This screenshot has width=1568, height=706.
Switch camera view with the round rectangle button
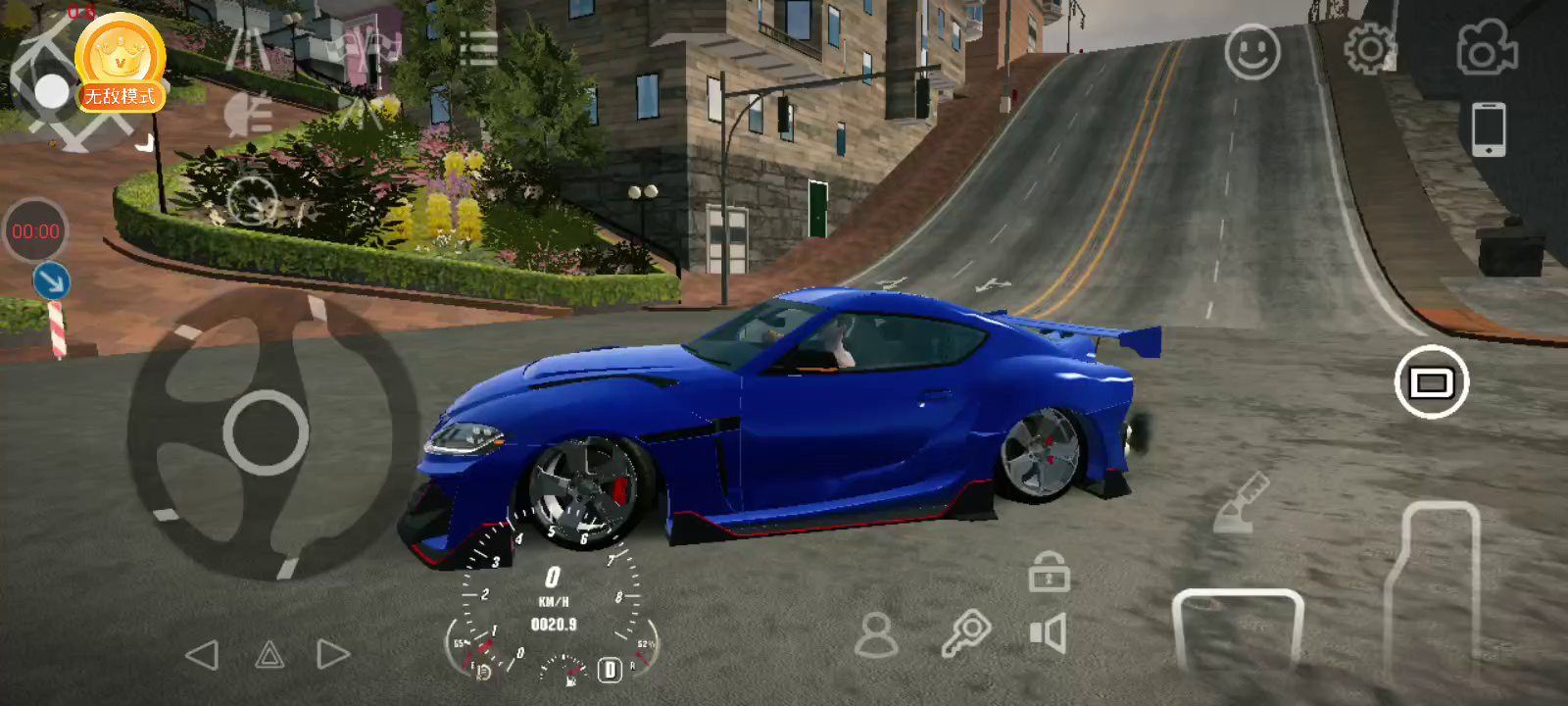click(x=1431, y=382)
